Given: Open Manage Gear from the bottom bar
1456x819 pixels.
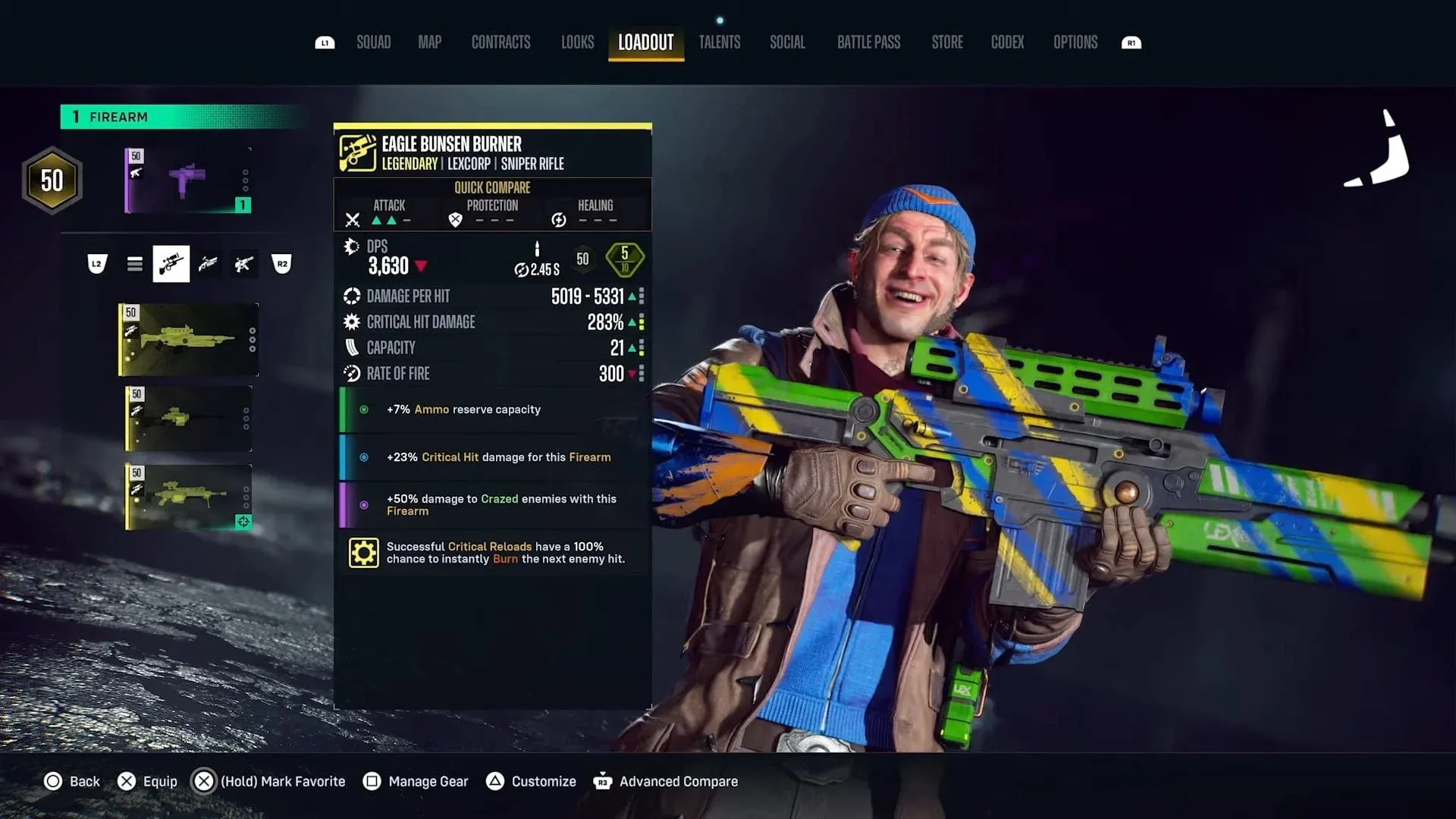Looking at the screenshot, I should (x=416, y=781).
